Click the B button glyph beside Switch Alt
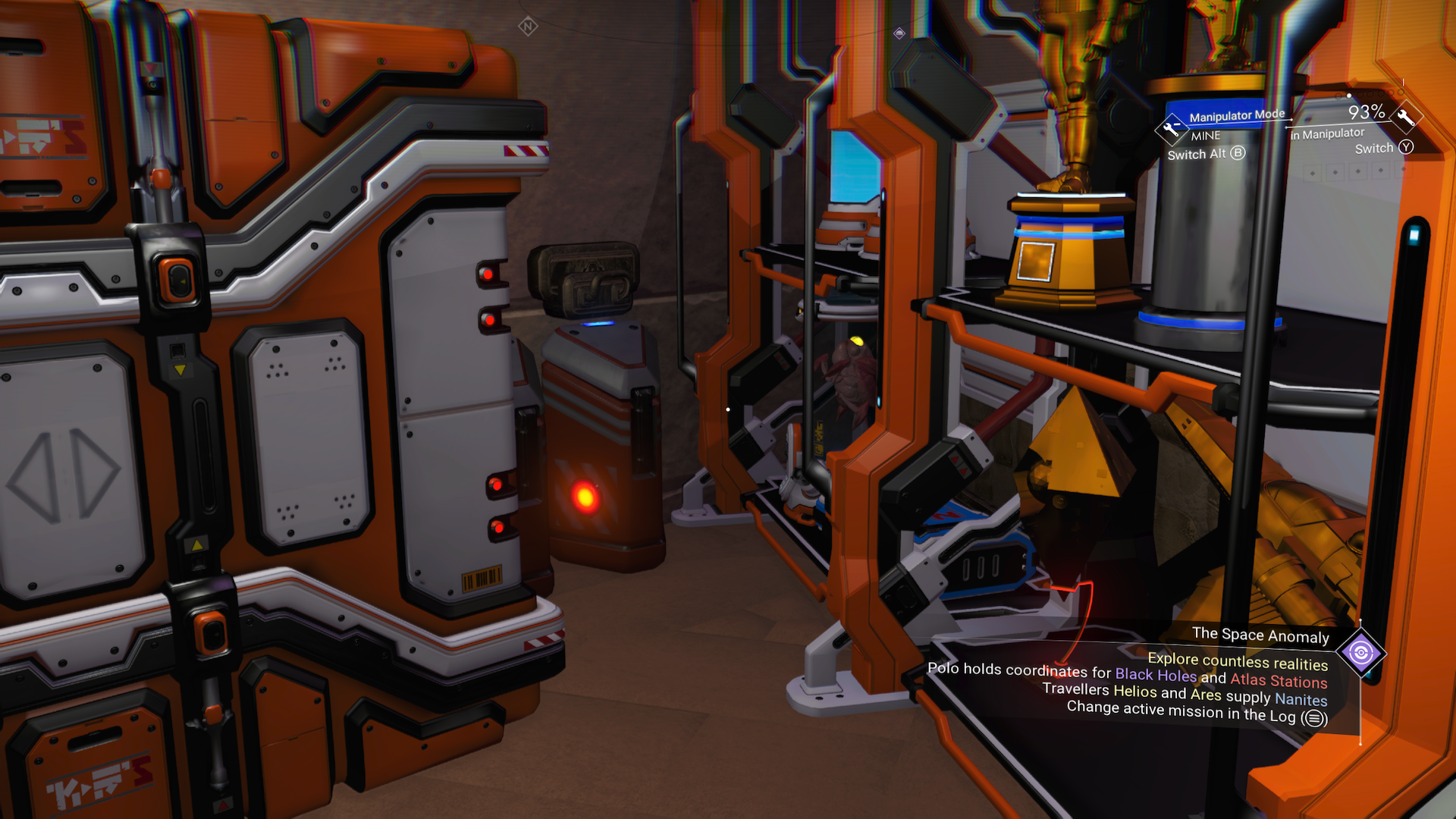The image size is (1456, 819). 1238,153
